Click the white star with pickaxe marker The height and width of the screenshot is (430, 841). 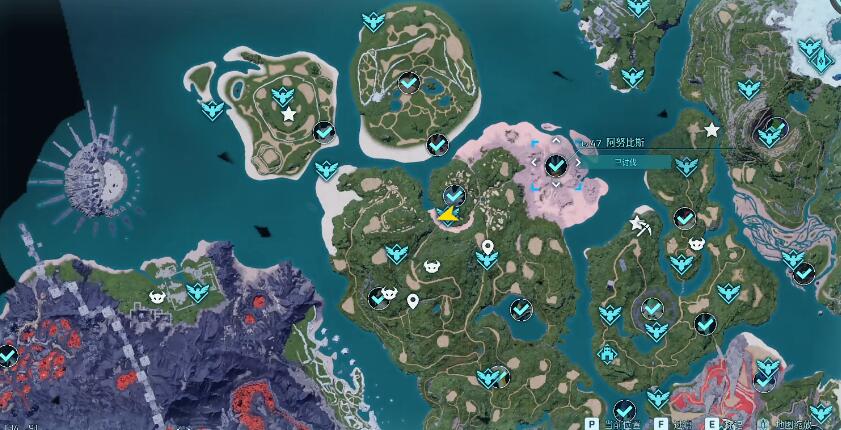coord(637,223)
